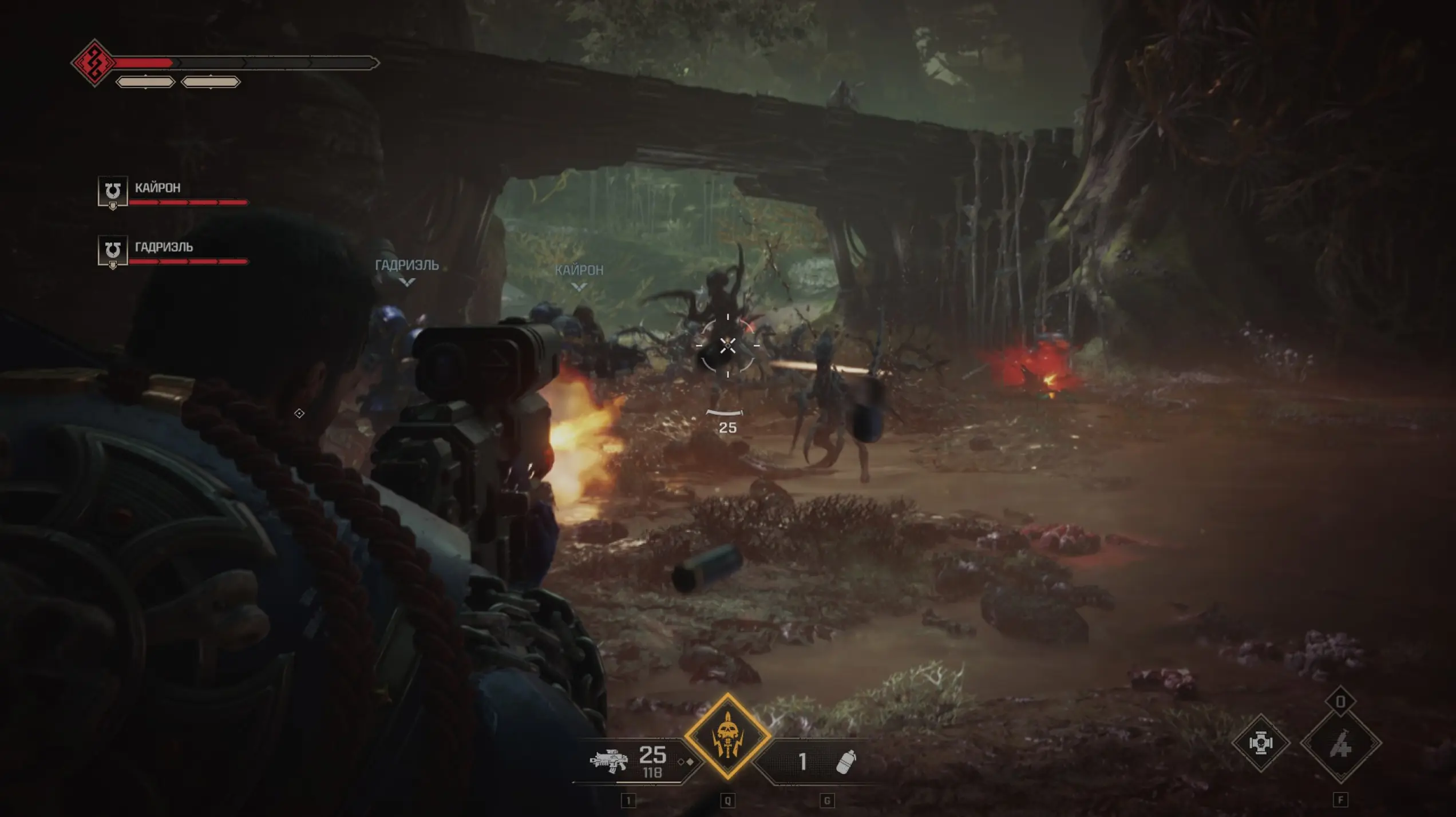The width and height of the screenshot is (1456, 817).
Task: Select the bolt rifle weapon icon
Action: point(608,761)
